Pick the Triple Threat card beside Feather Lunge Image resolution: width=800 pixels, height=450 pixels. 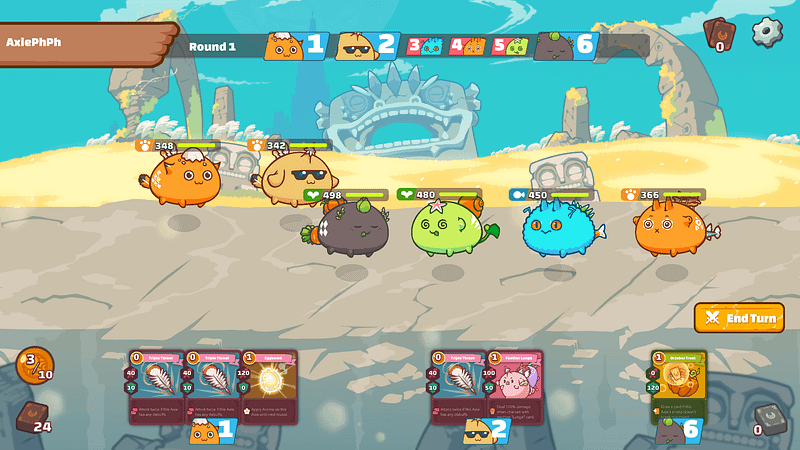[x=458, y=385]
